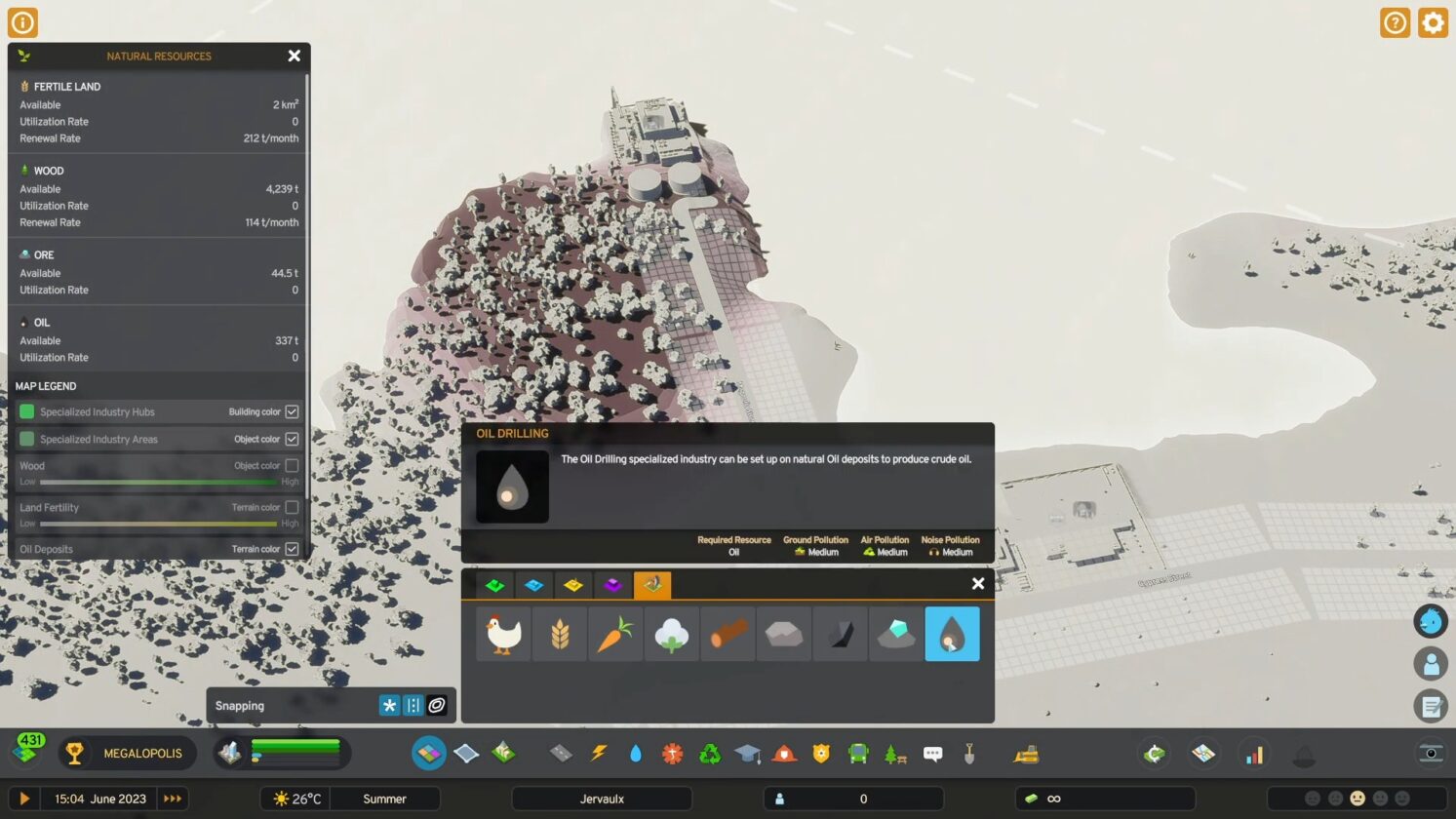Select the Grain specialized industry
The width and height of the screenshot is (1456, 819).
click(x=559, y=633)
